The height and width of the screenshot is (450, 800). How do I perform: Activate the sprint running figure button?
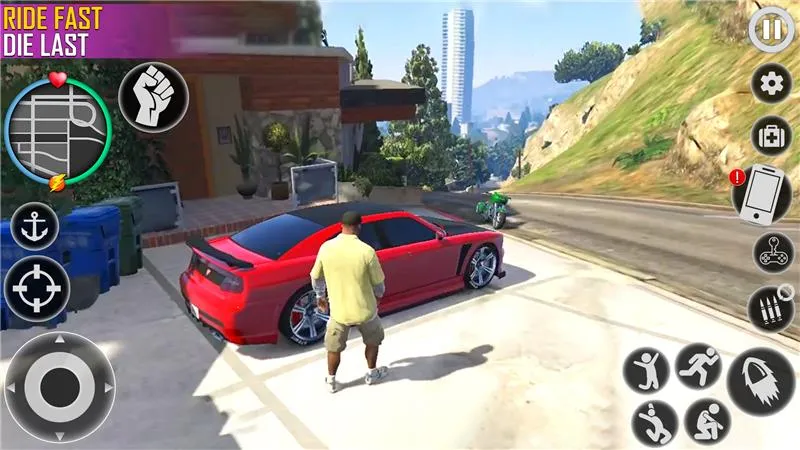click(x=698, y=366)
